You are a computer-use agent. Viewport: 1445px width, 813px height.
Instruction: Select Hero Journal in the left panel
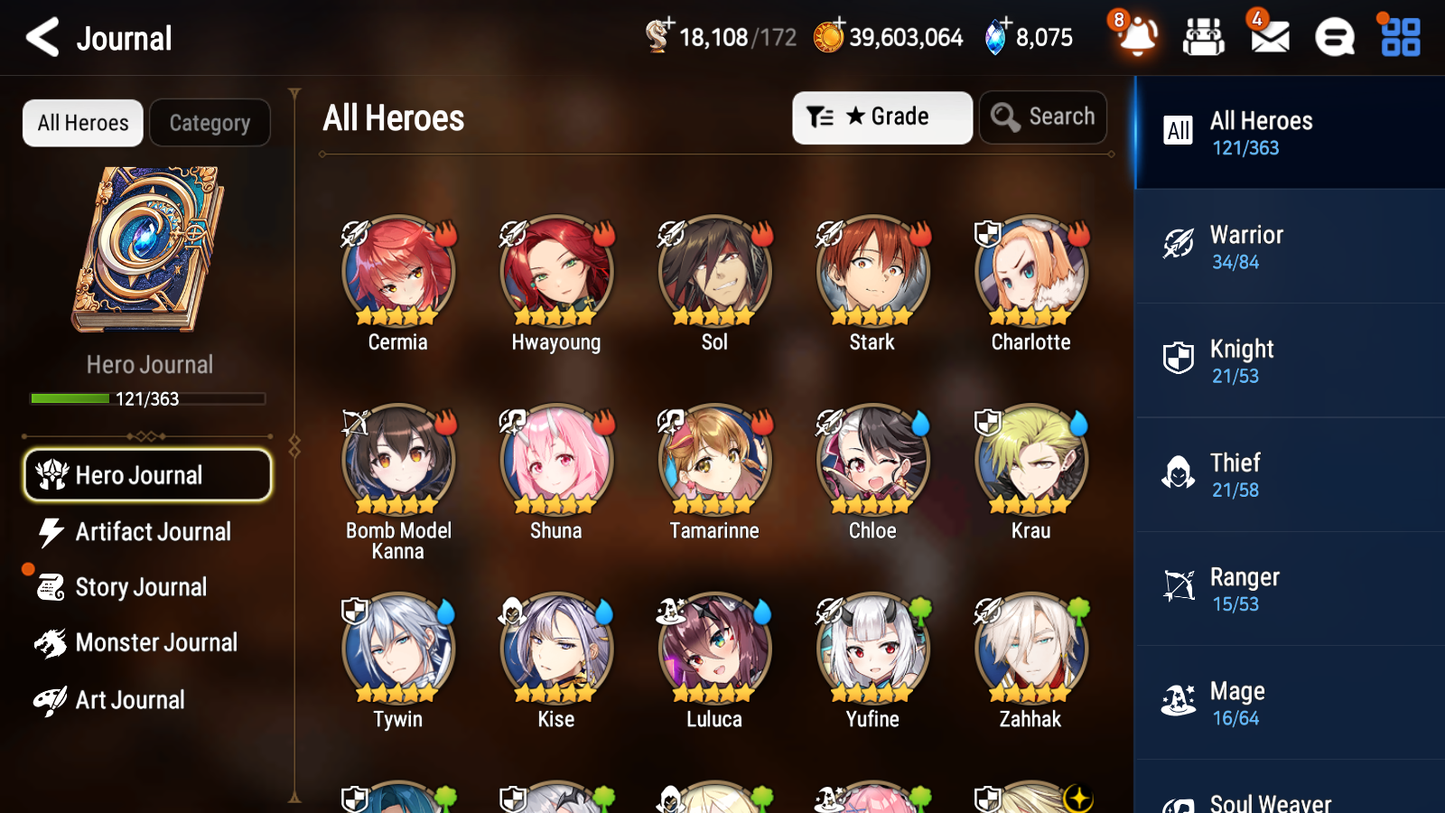click(147, 475)
